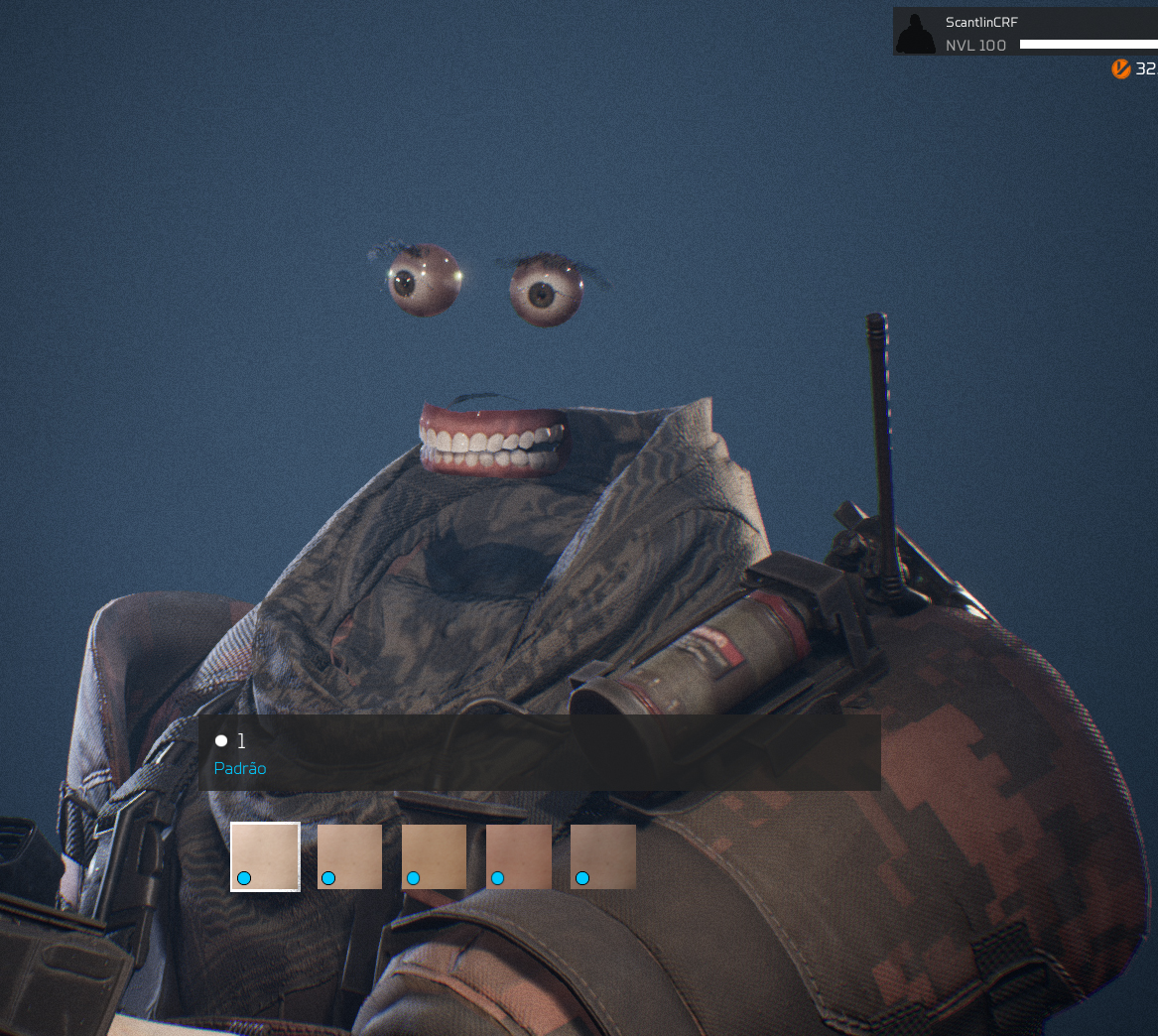Open the ScantlinCRF player profile panel
The image size is (1158, 1036).
click(1024, 33)
